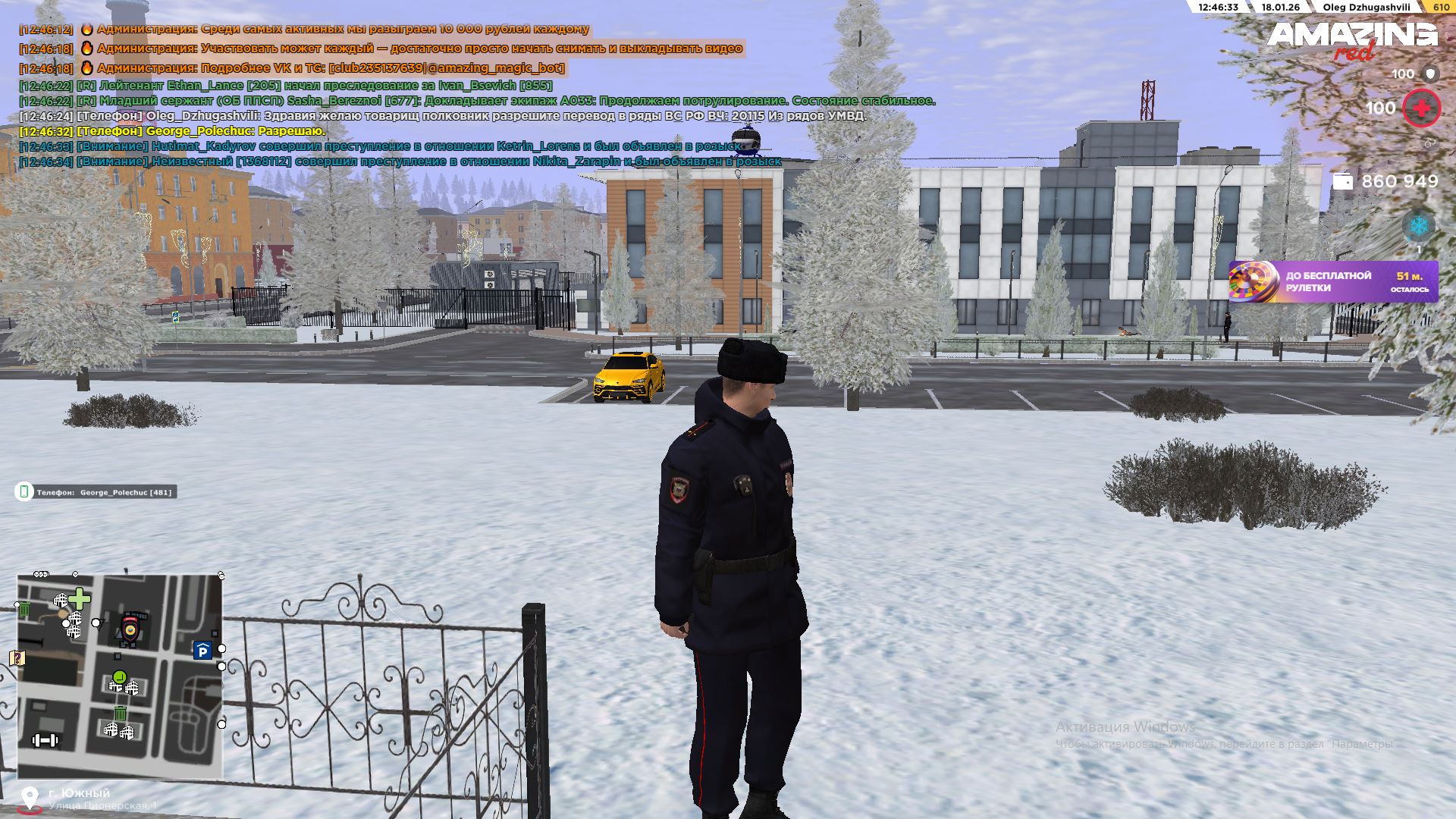Click the blue snowflake event icon

tap(1418, 226)
